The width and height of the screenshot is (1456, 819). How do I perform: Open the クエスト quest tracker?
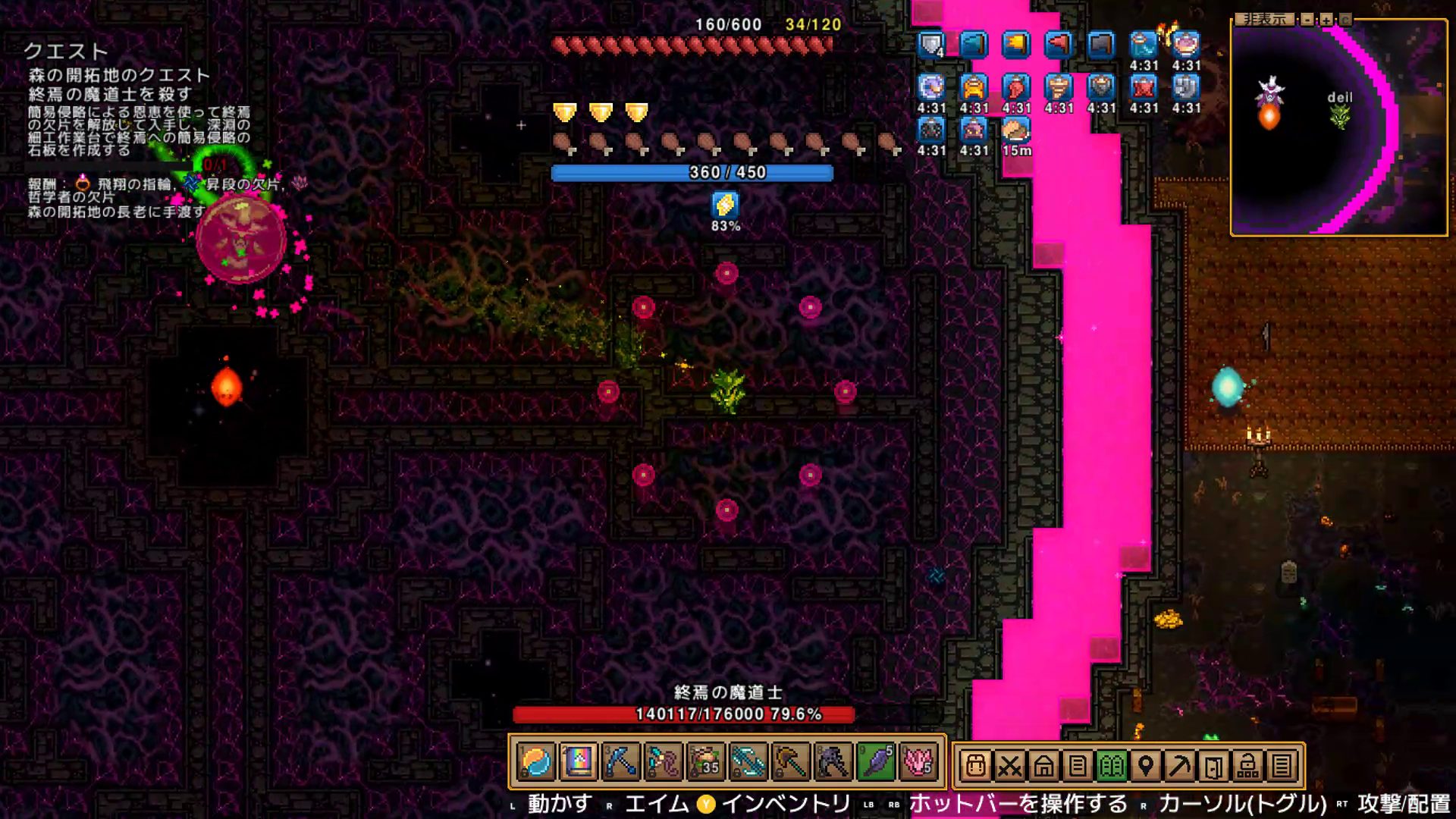[66, 51]
